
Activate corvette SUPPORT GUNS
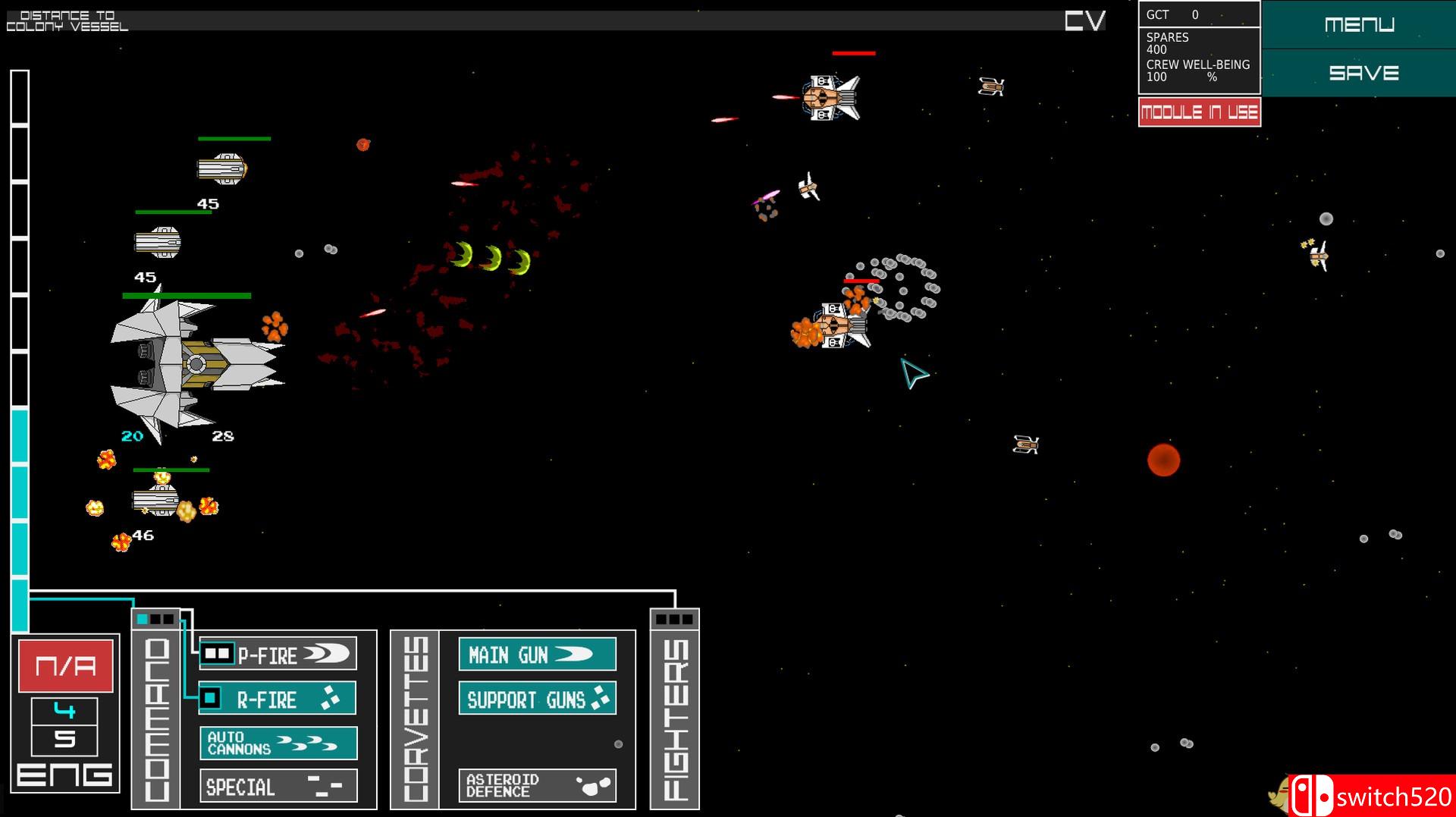pyautogui.click(x=538, y=699)
